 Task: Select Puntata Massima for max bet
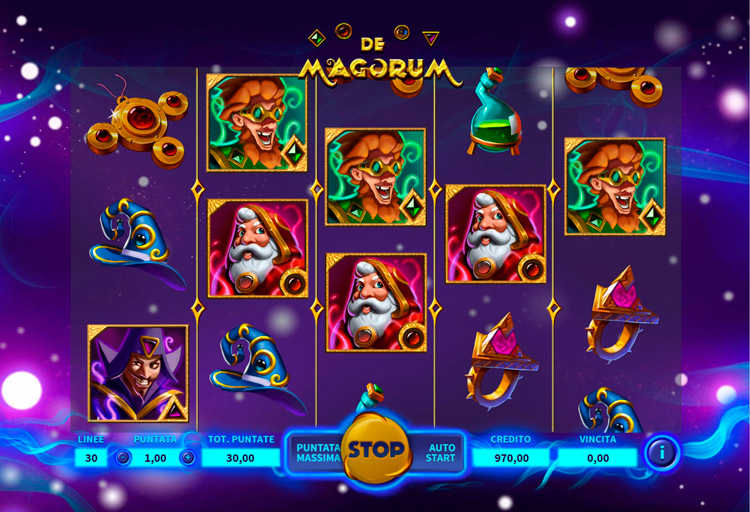tap(317, 453)
